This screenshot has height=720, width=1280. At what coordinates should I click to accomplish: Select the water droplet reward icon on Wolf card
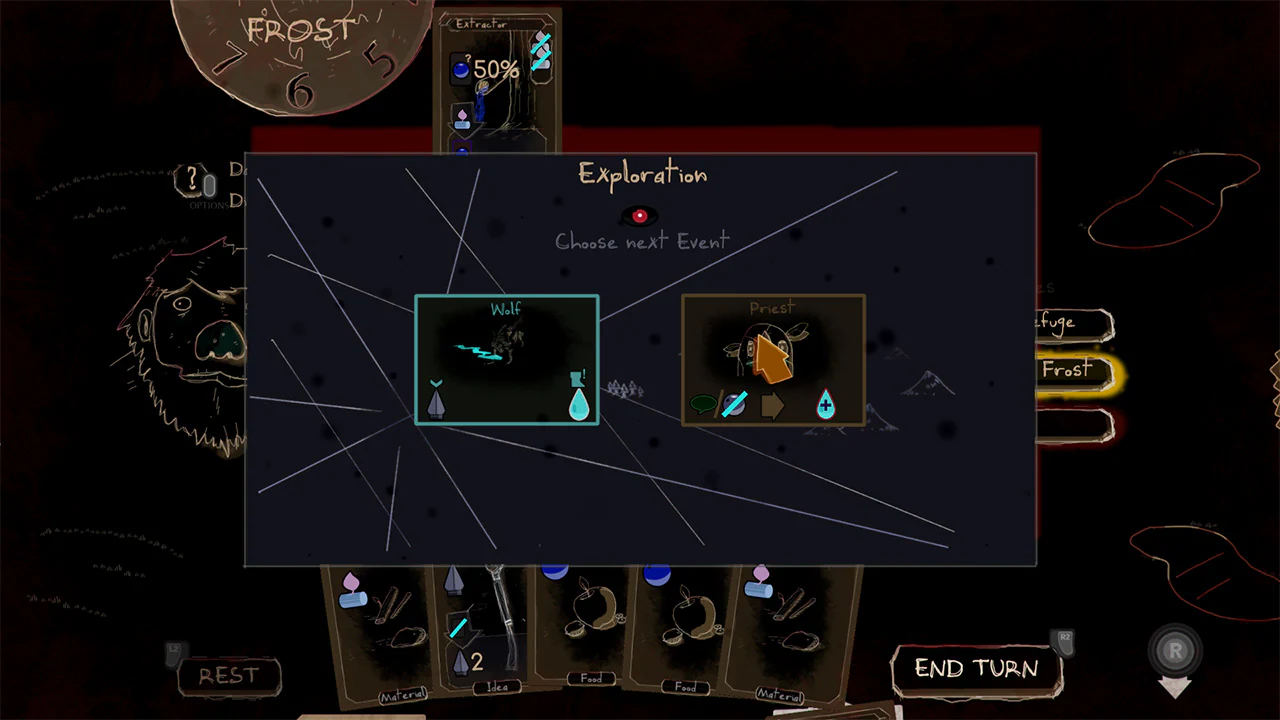tap(578, 402)
